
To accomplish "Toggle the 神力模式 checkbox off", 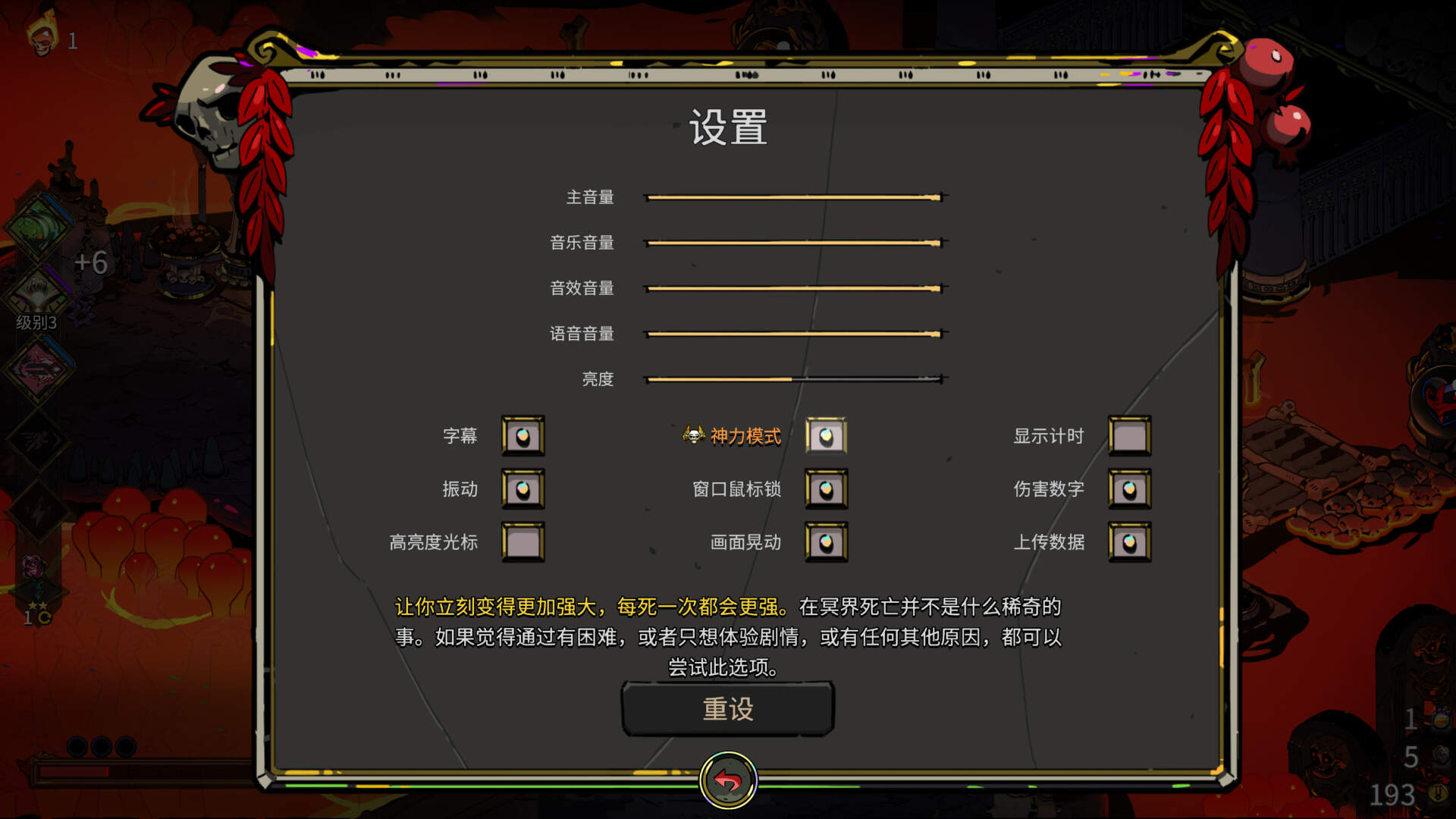I will point(825,436).
